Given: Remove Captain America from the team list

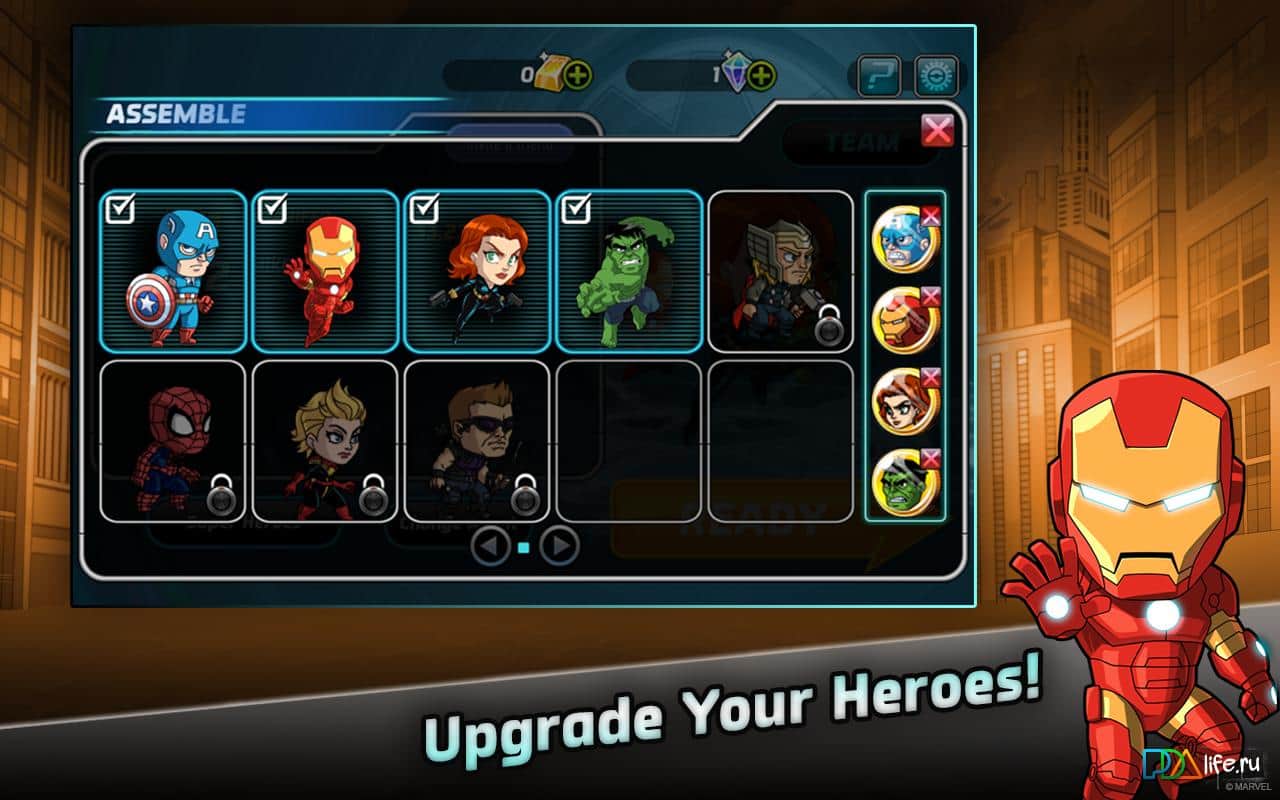Looking at the screenshot, I should (x=930, y=215).
